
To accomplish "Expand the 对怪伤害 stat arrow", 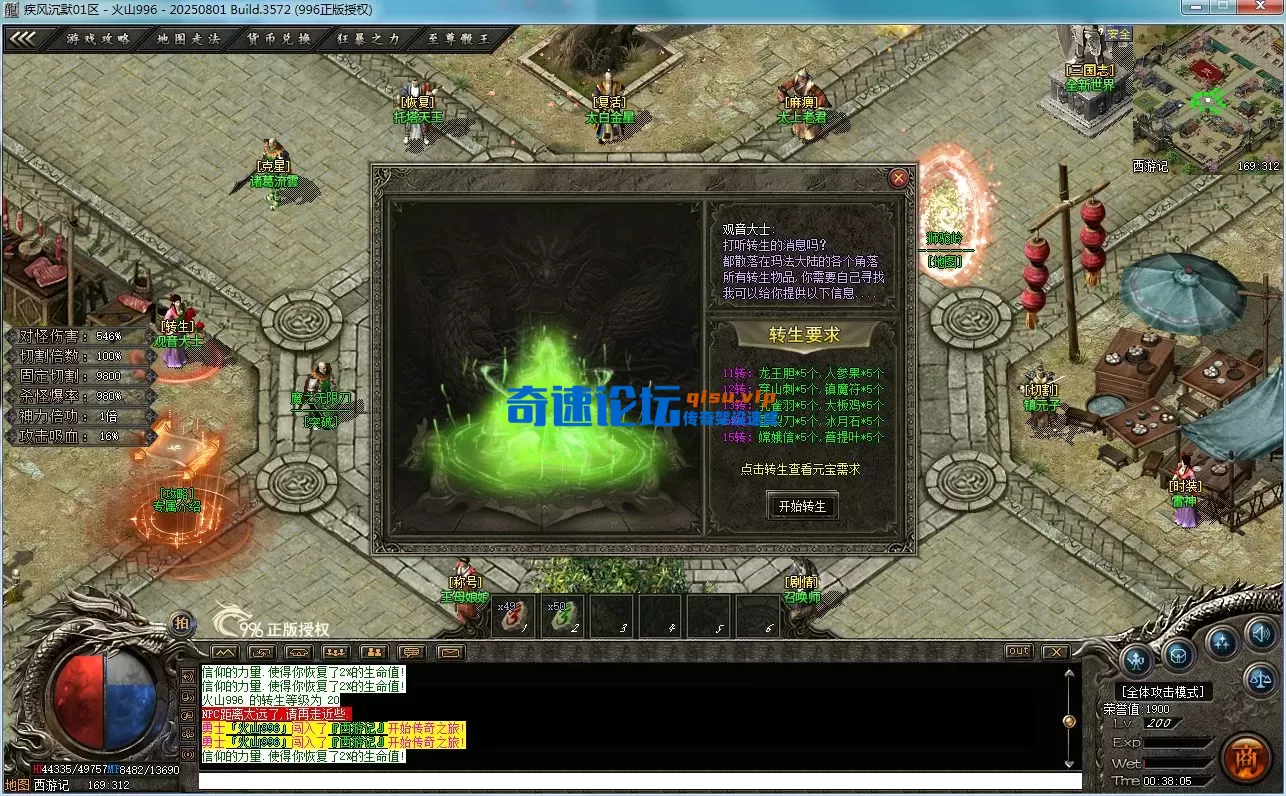I will pyautogui.click(x=150, y=337).
